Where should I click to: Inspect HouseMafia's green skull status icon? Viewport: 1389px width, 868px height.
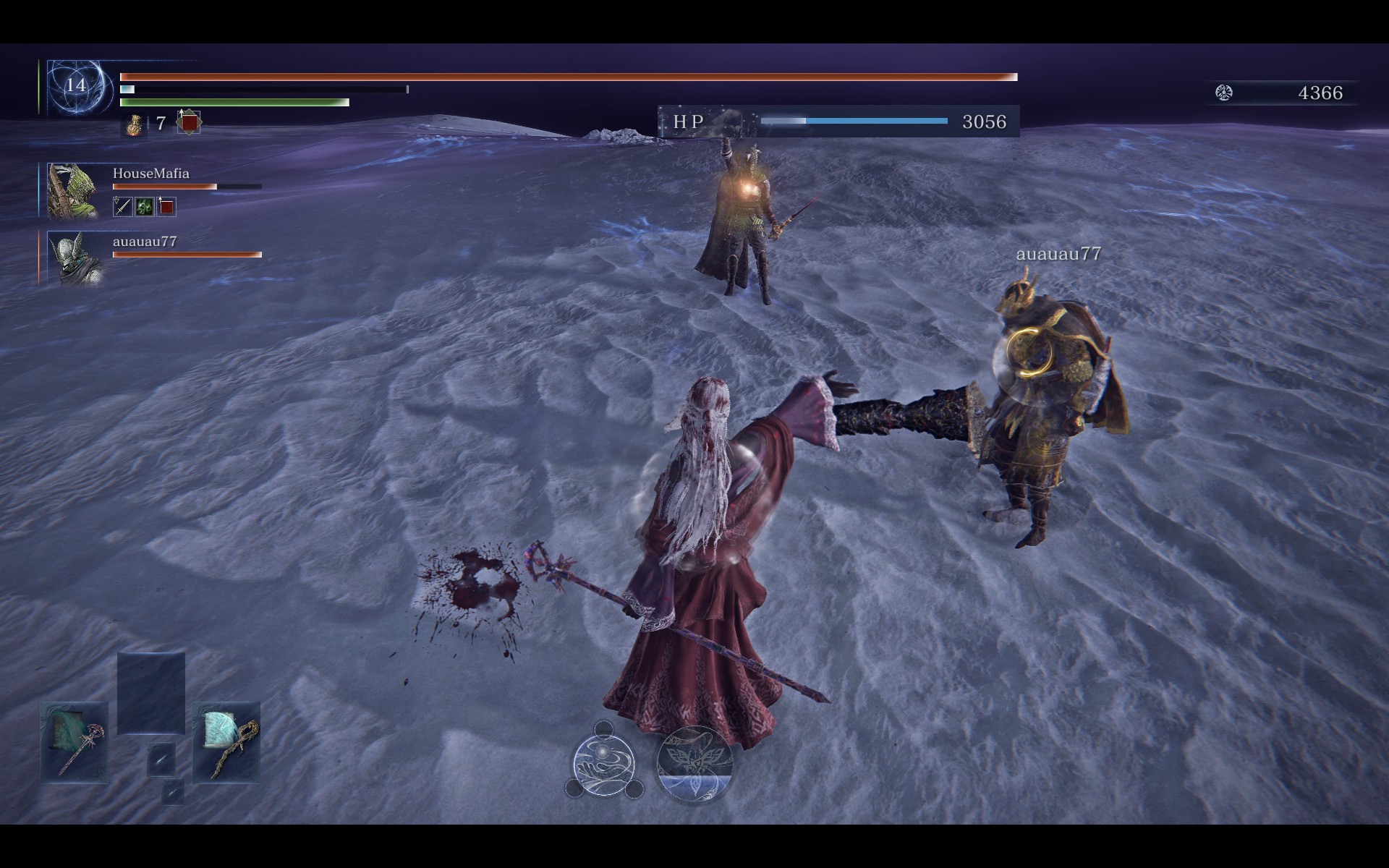click(x=144, y=208)
